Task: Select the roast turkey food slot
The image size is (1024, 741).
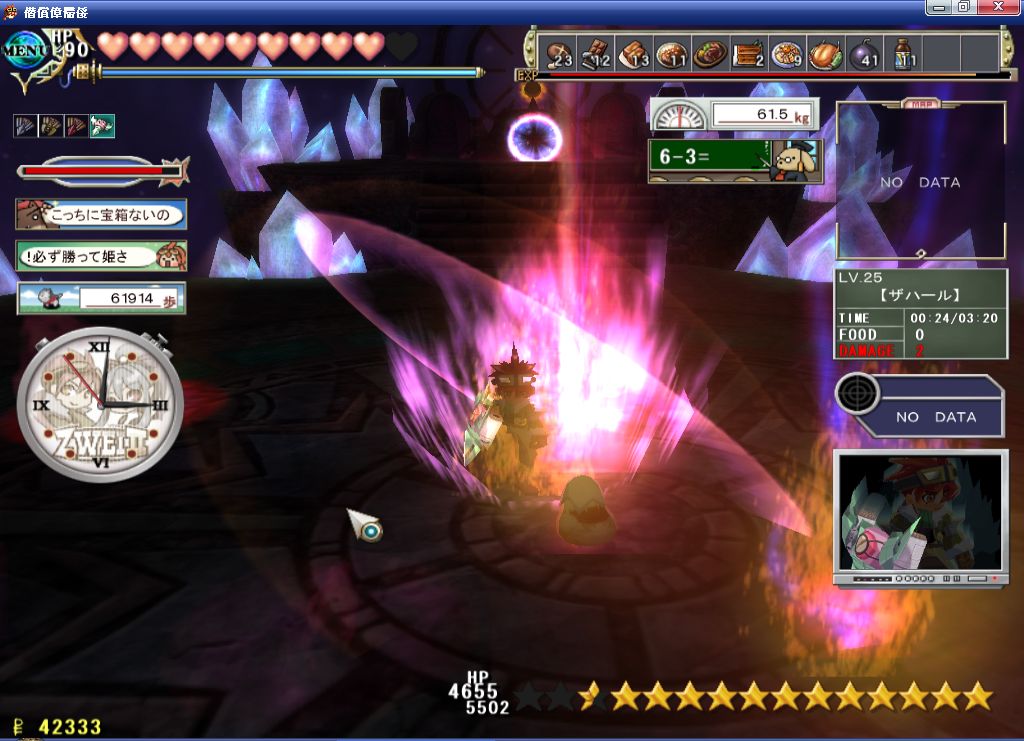Action: coord(826,53)
